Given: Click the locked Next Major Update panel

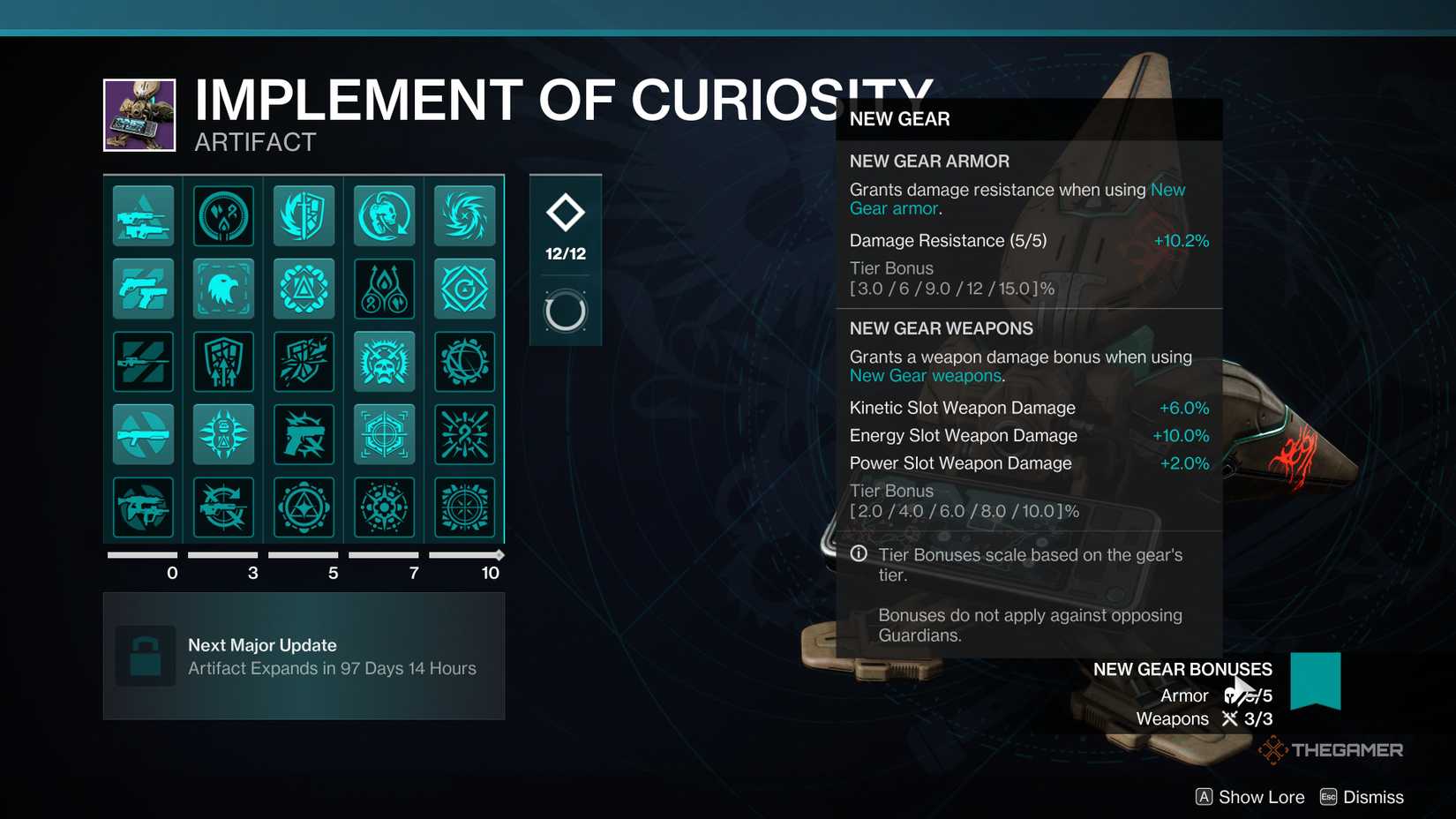Looking at the screenshot, I should point(304,657).
